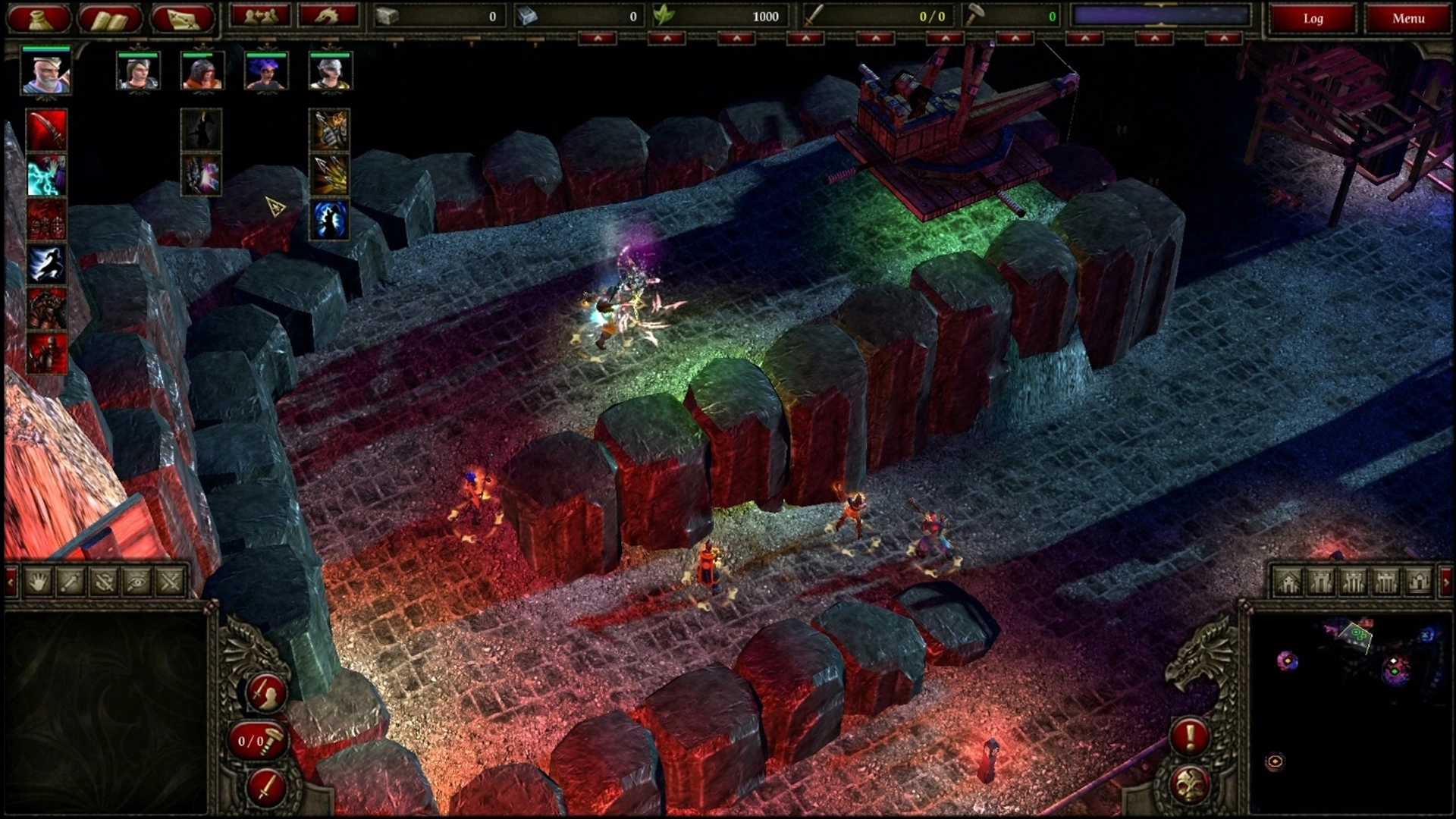Open the inventory bag button

pyautogui.click(x=39, y=18)
